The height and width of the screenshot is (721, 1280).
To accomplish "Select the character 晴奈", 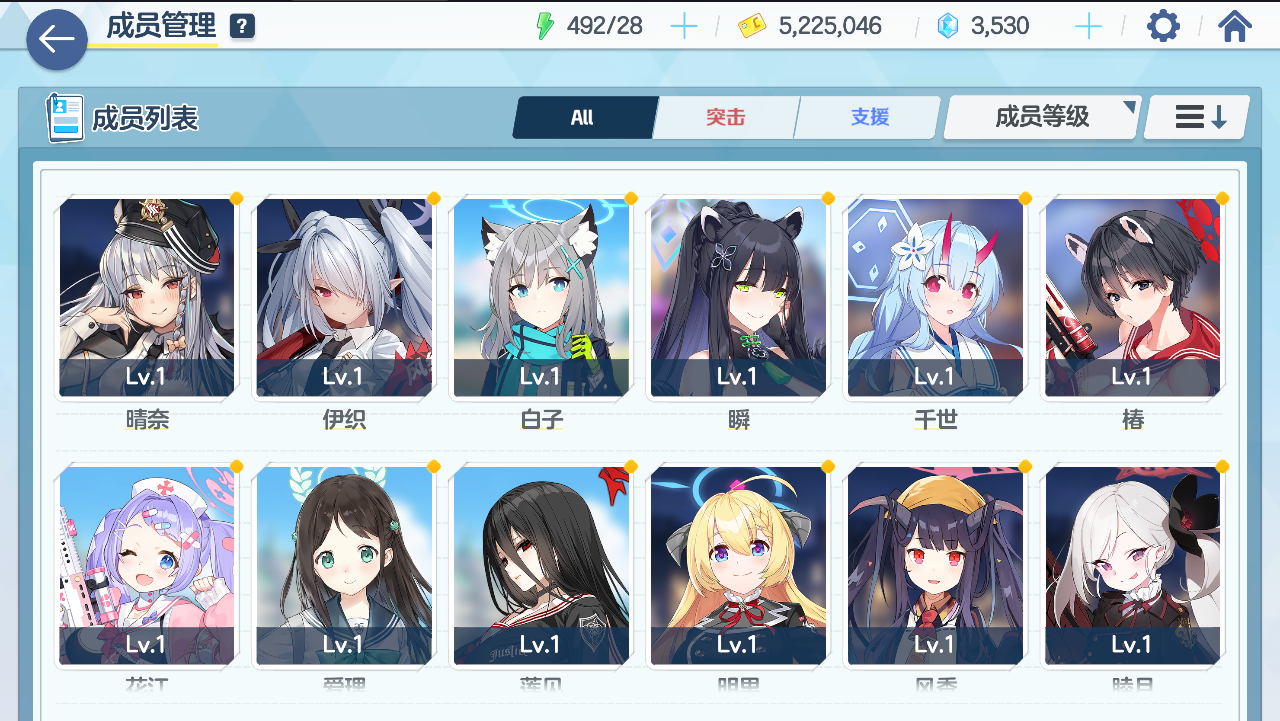I will [146, 297].
